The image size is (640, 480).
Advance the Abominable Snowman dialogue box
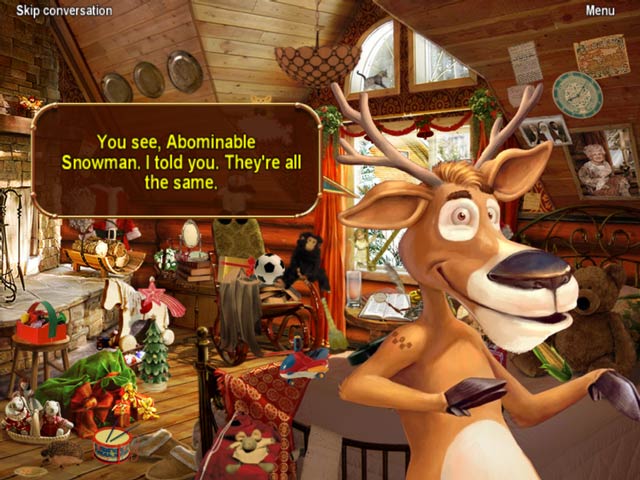(176, 160)
